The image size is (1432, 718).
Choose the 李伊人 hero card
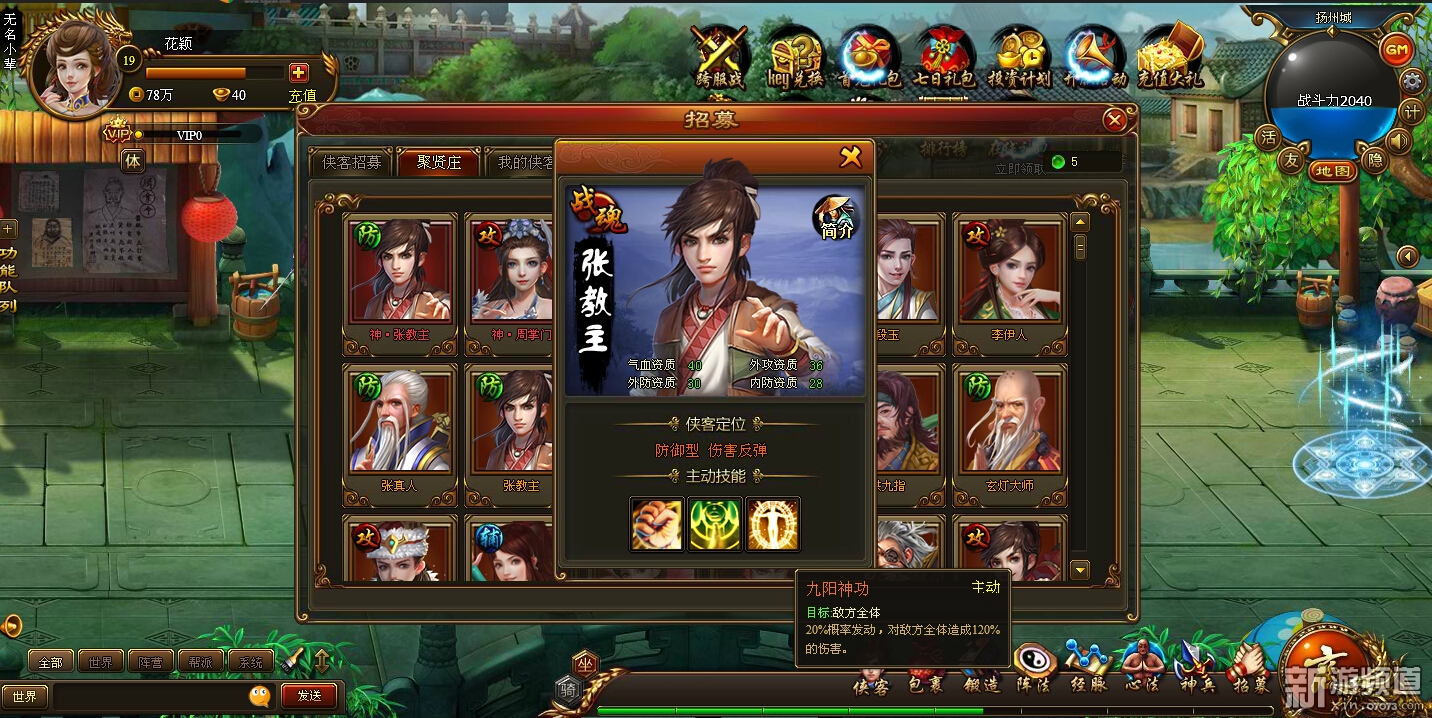pyautogui.click(x=1009, y=273)
